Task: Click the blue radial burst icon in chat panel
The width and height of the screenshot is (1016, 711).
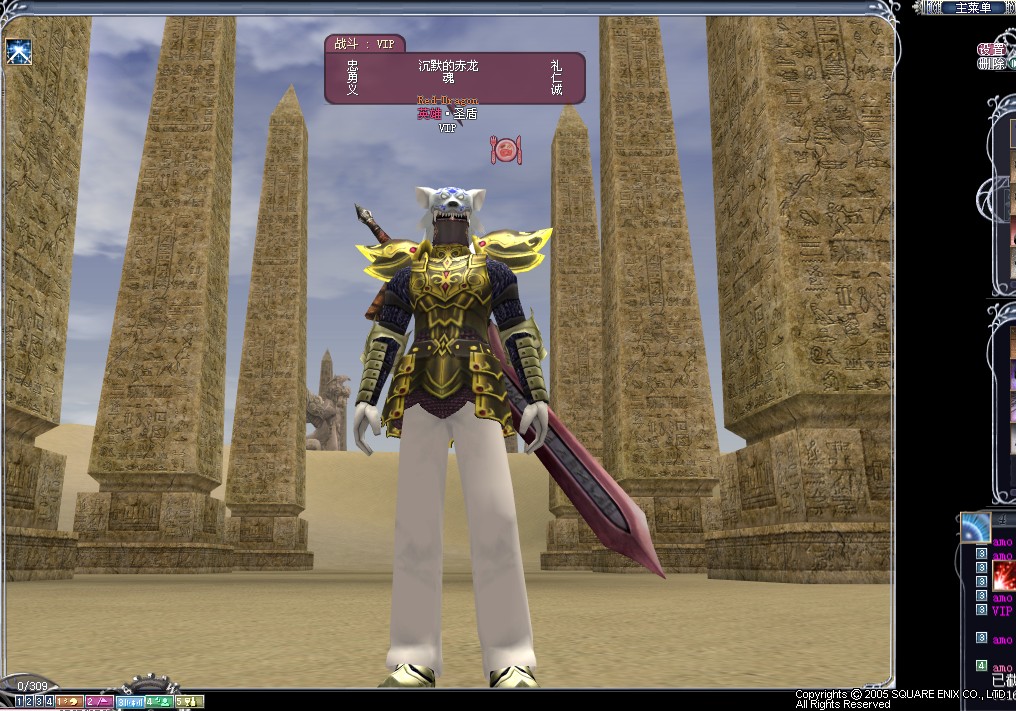Action: pos(974,527)
